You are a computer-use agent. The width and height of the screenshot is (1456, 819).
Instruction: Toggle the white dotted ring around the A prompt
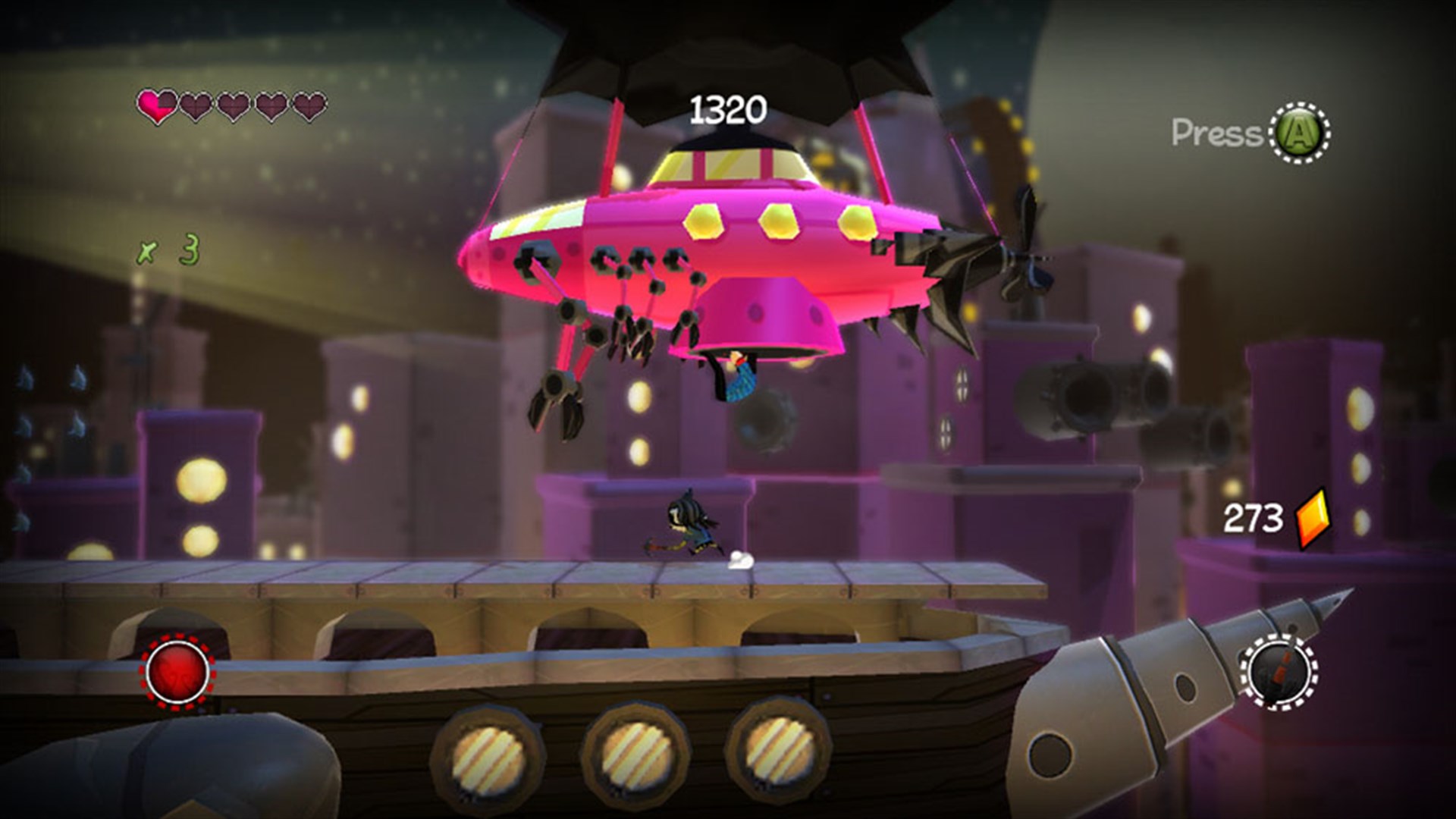[x=1299, y=133]
